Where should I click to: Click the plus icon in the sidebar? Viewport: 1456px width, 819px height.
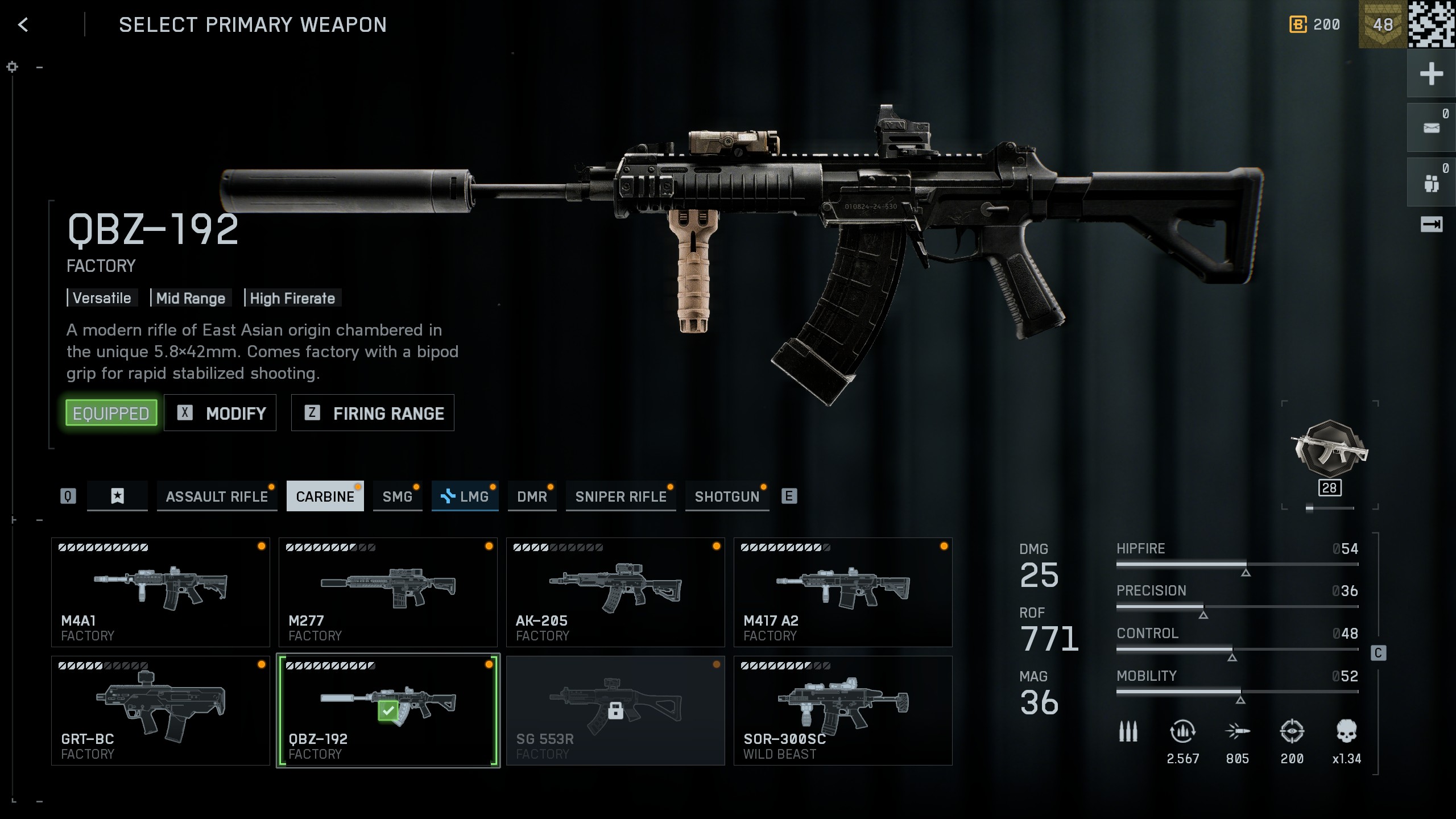click(x=1431, y=74)
